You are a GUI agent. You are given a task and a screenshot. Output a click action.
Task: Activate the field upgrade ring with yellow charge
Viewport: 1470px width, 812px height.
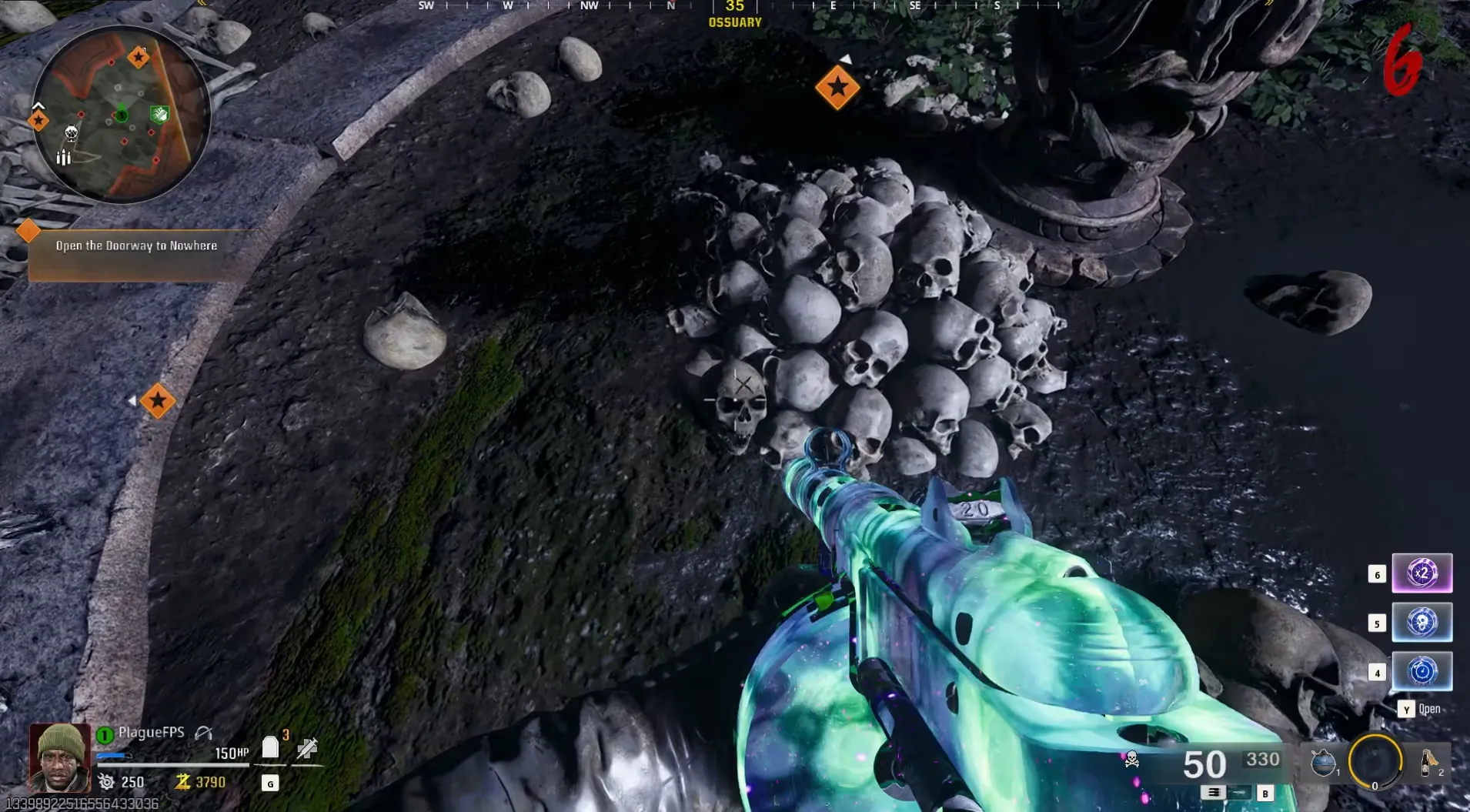pyautogui.click(x=1375, y=762)
